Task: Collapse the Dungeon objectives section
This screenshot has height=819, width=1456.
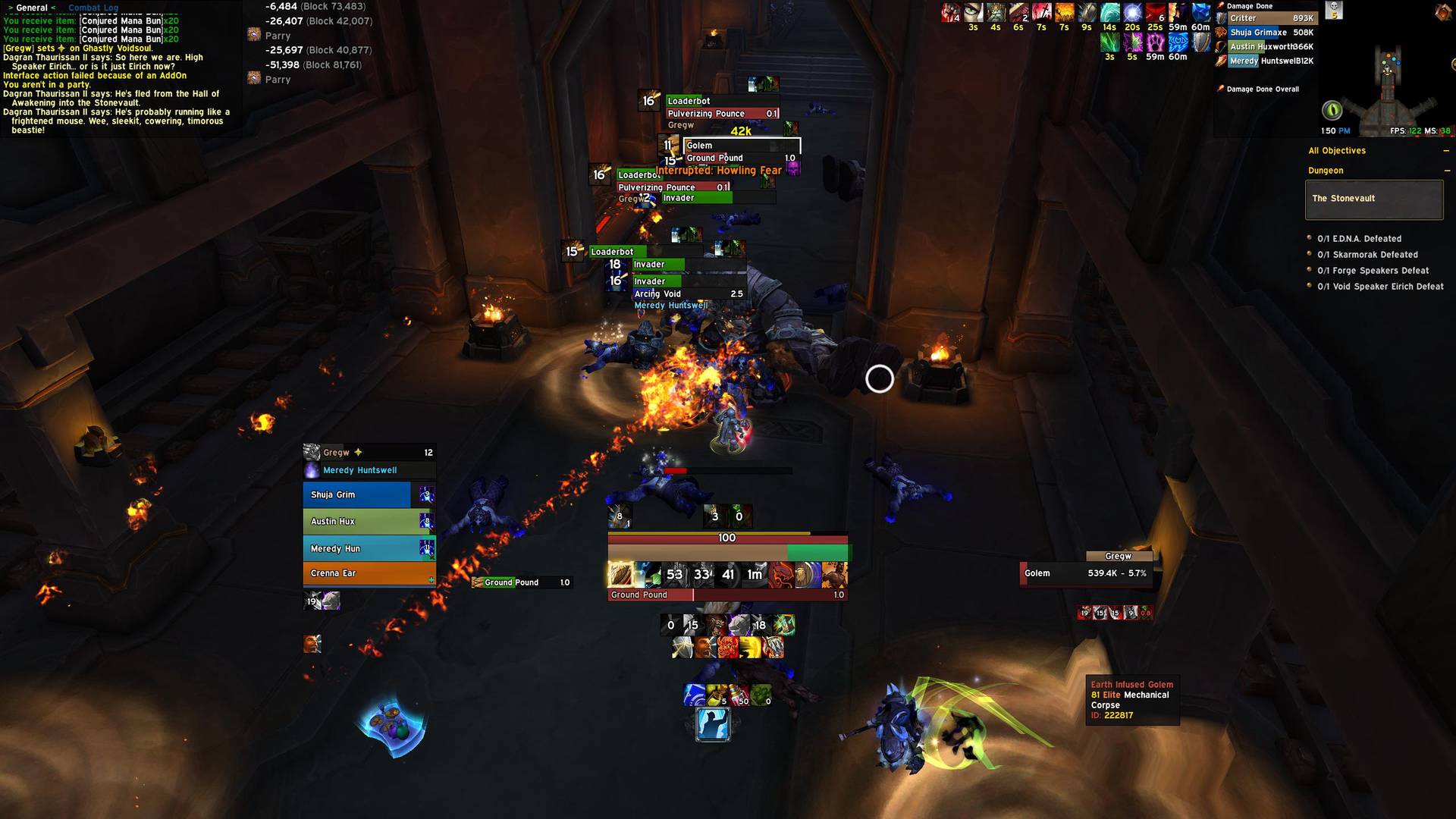Action: click(x=1446, y=171)
